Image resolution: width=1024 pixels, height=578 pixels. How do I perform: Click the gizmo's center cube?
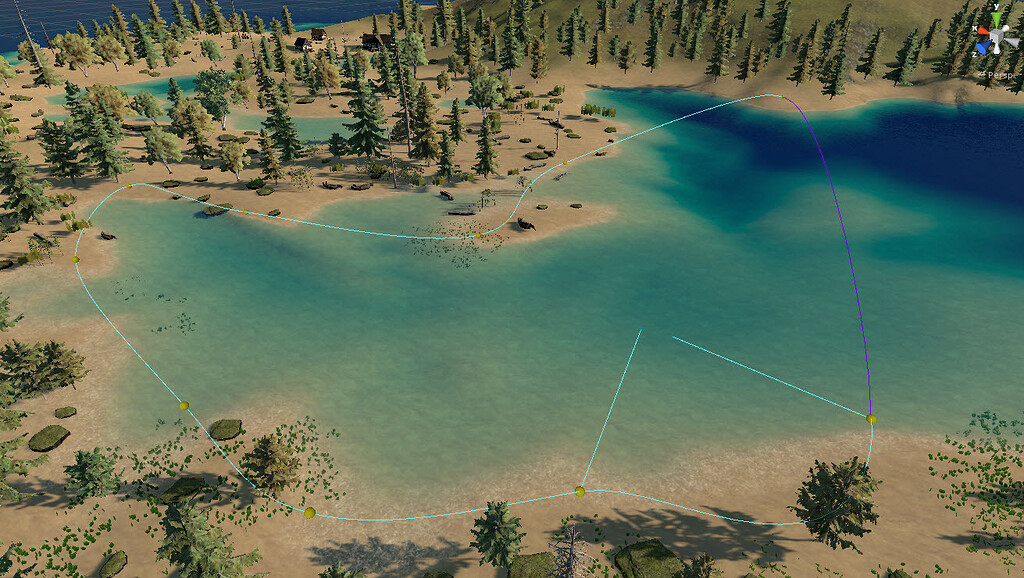(x=997, y=34)
